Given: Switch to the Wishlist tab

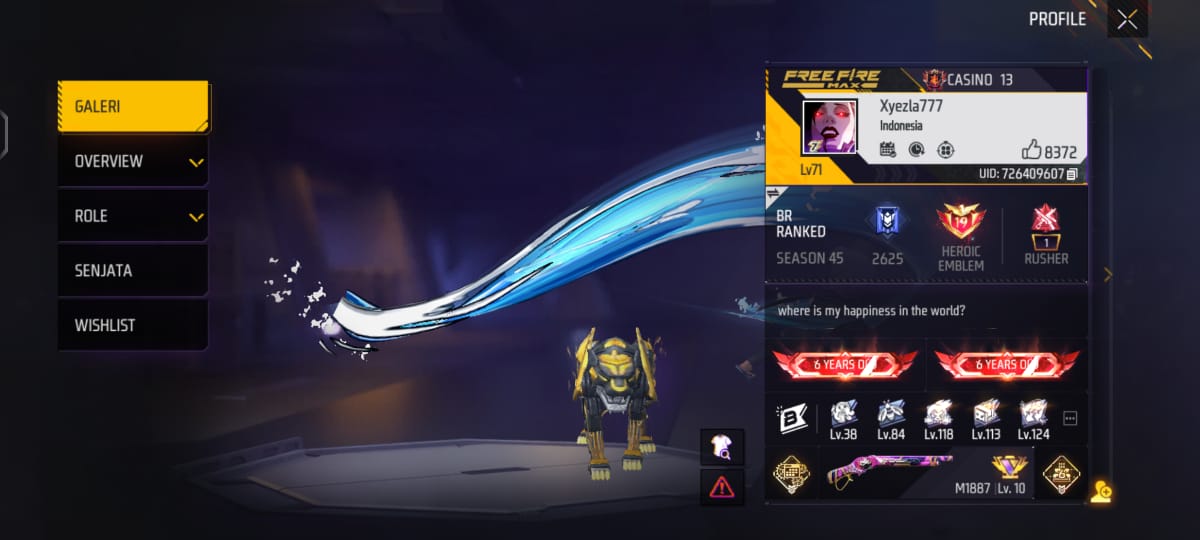Looking at the screenshot, I should [133, 325].
